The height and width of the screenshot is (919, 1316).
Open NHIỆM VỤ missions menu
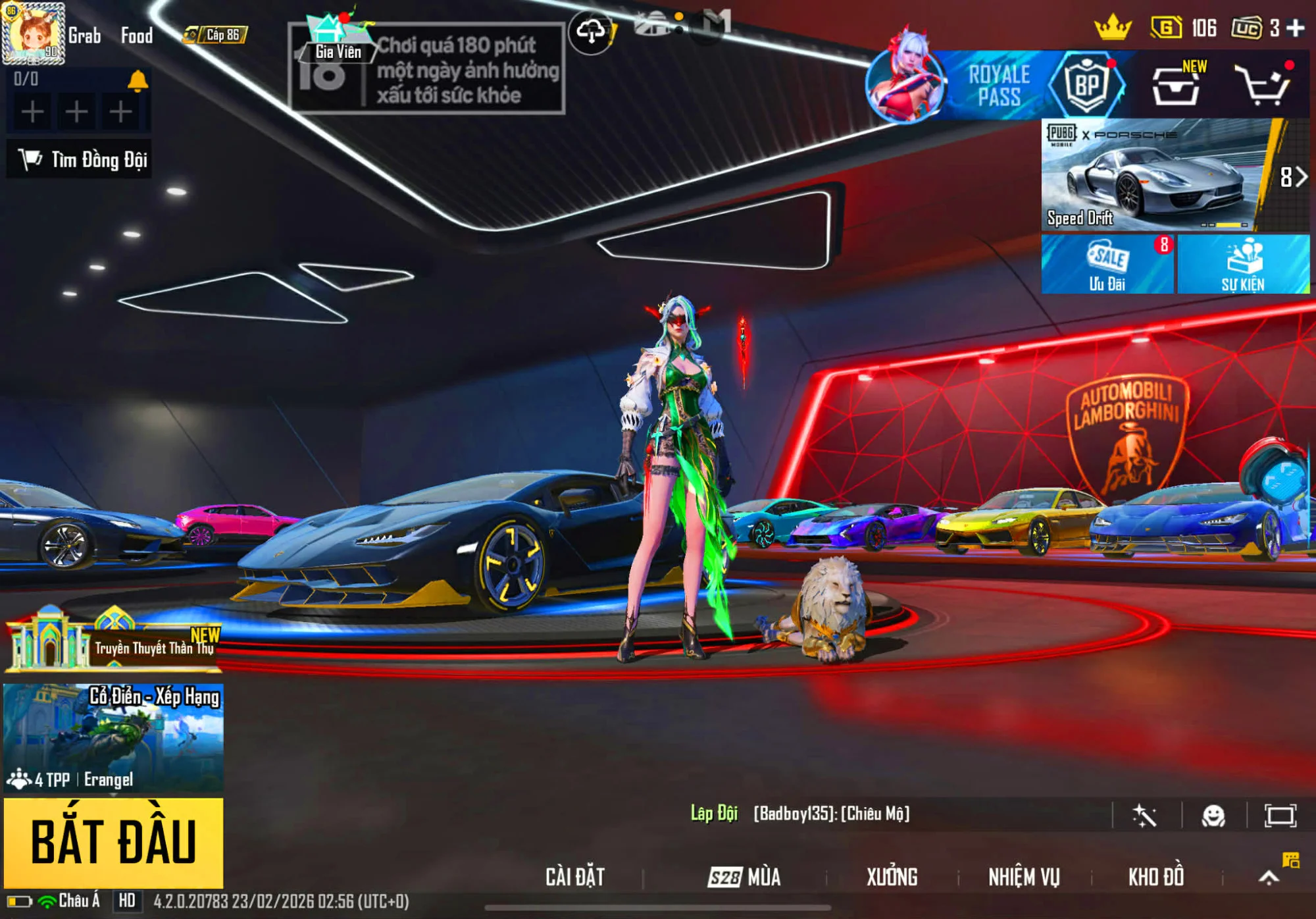click(1024, 877)
